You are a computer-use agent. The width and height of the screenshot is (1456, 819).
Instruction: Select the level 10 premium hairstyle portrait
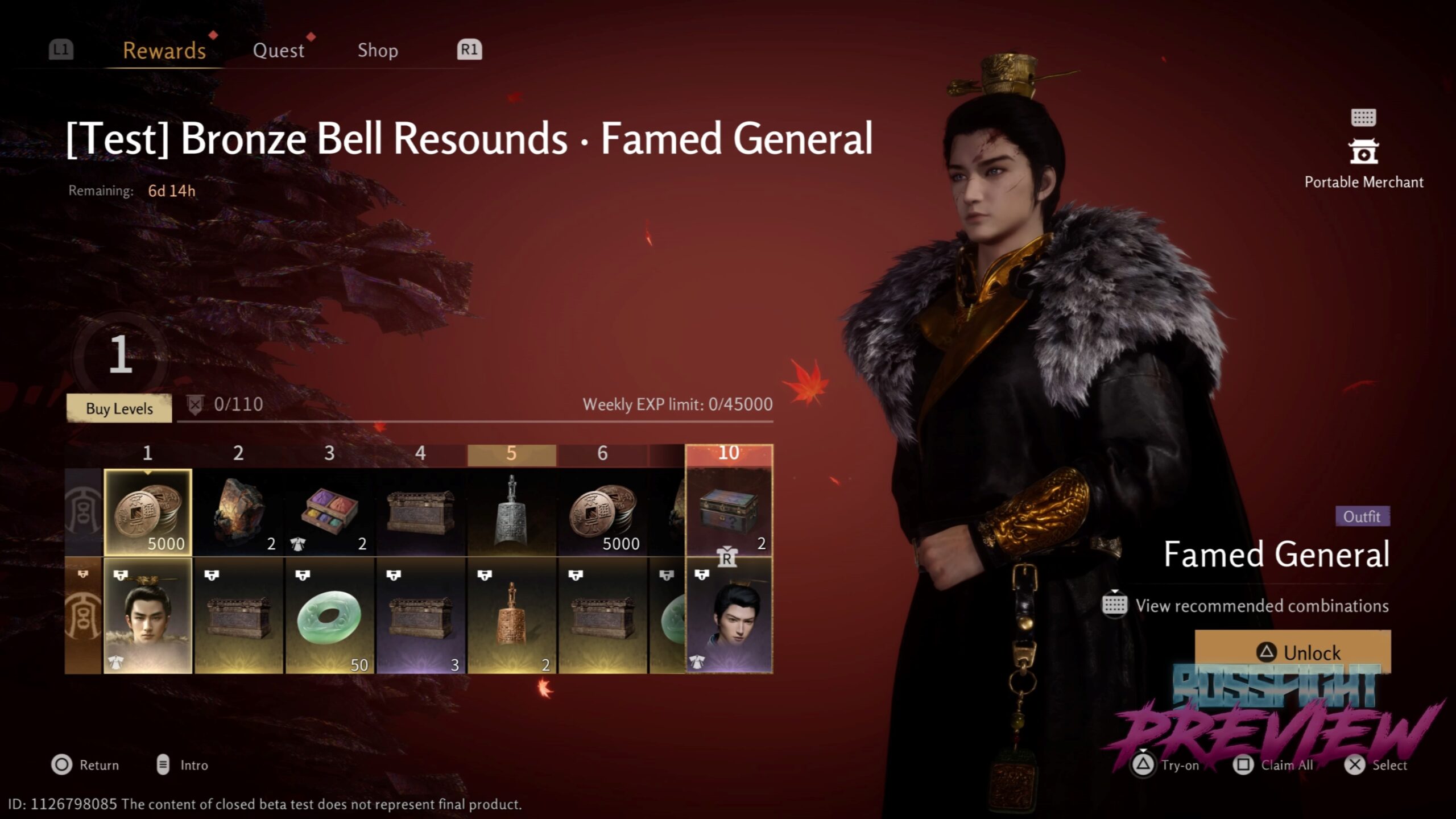click(x=729, y=616)
